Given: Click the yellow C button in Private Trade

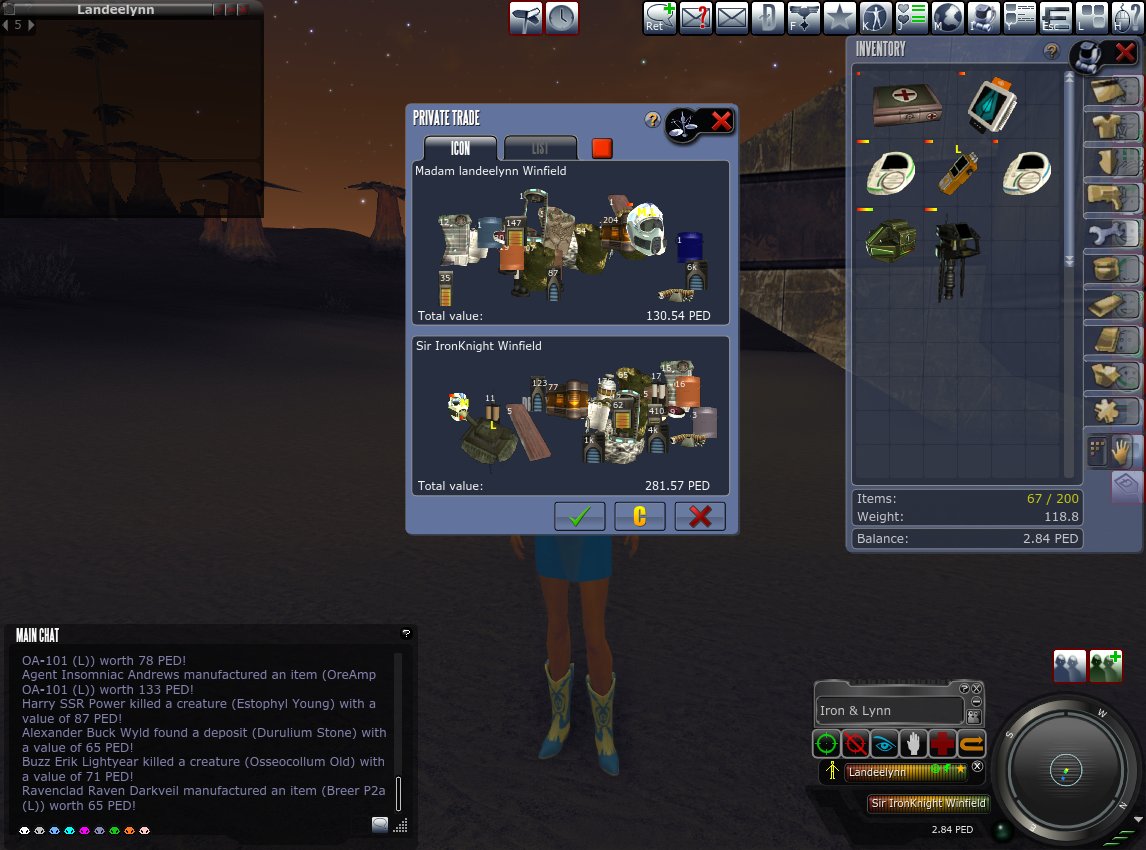Looking at the screenshot, I should tap(640, 516).
